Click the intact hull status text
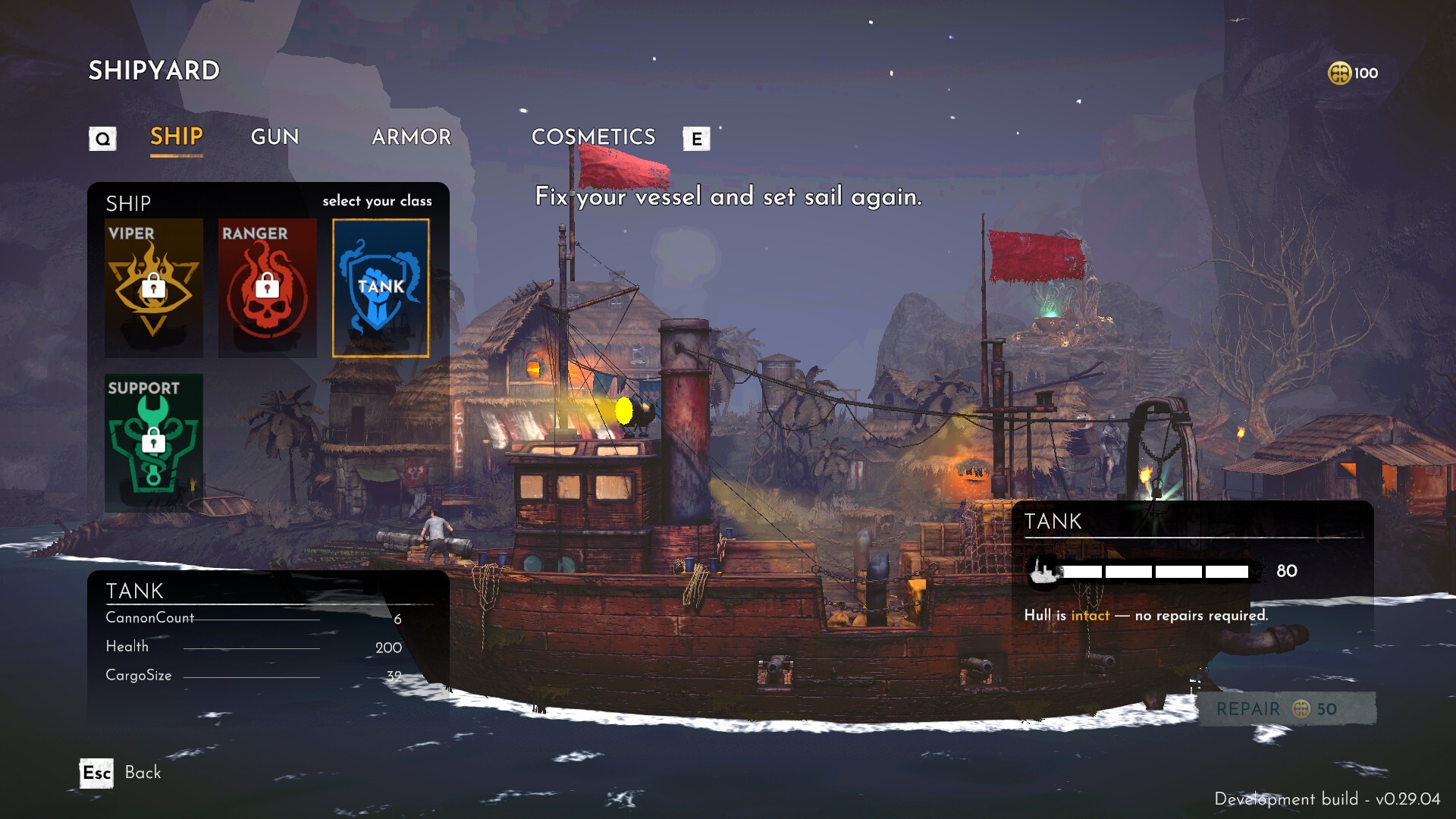This screenshot has width=1456, height=819. point(1090,616)
